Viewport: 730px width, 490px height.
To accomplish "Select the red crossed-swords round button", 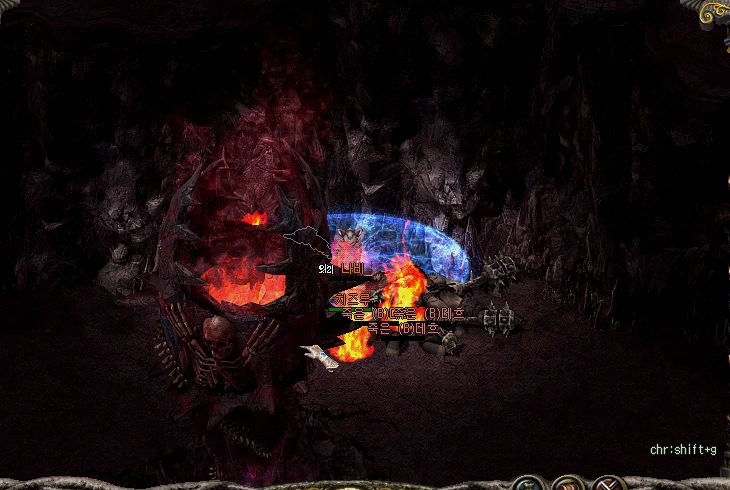I will click(x=607, y=484).
